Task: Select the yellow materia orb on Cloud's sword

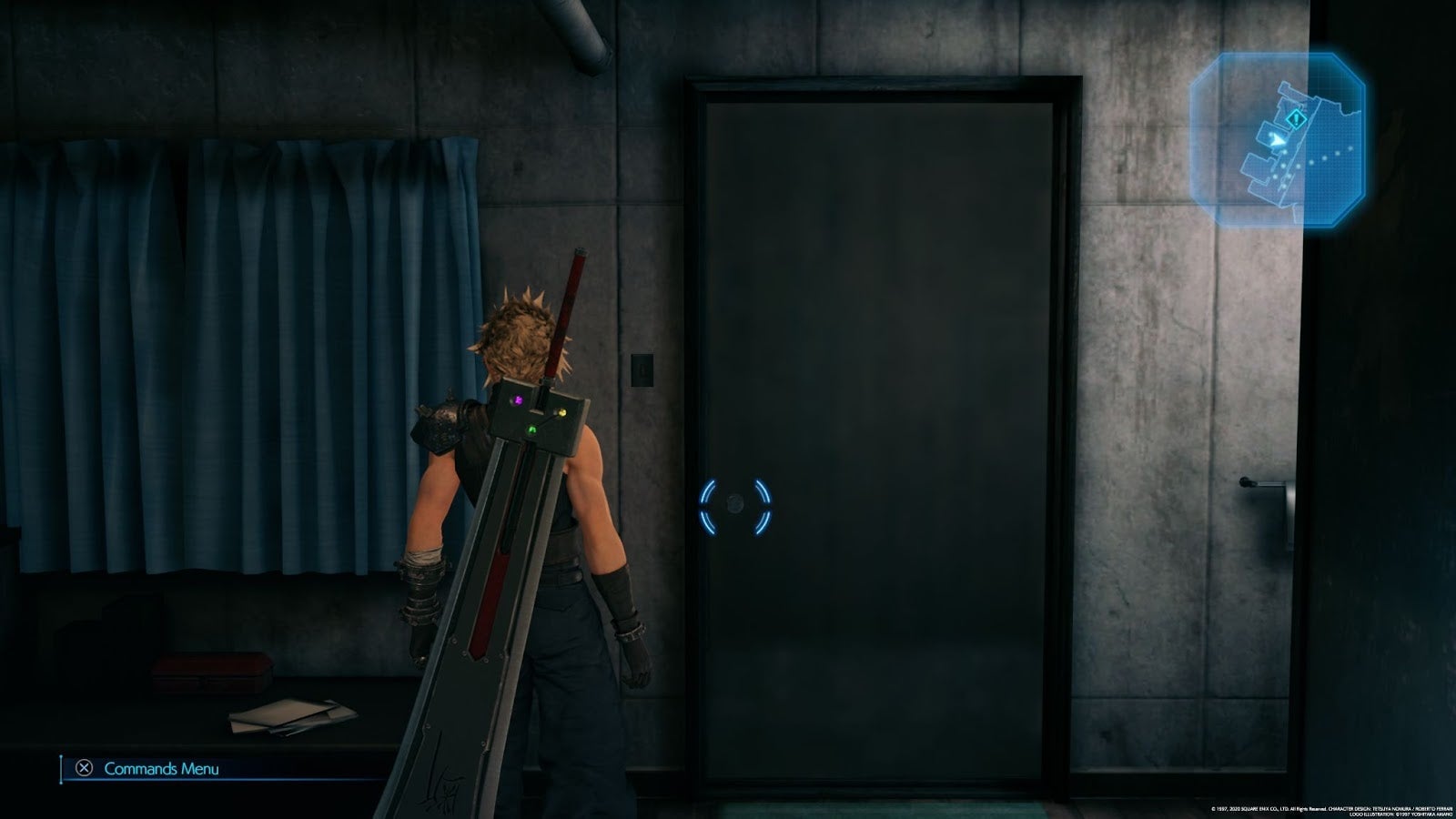Action: coord(562,412)
